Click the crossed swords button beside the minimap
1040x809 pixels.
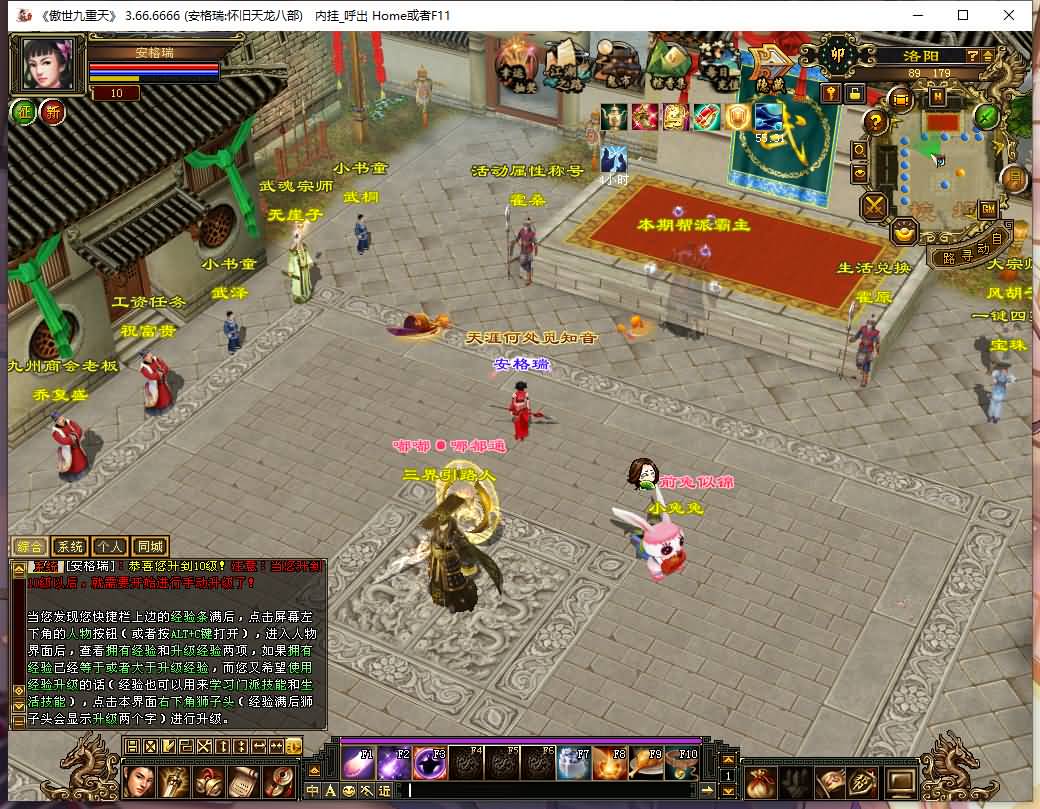875,206
